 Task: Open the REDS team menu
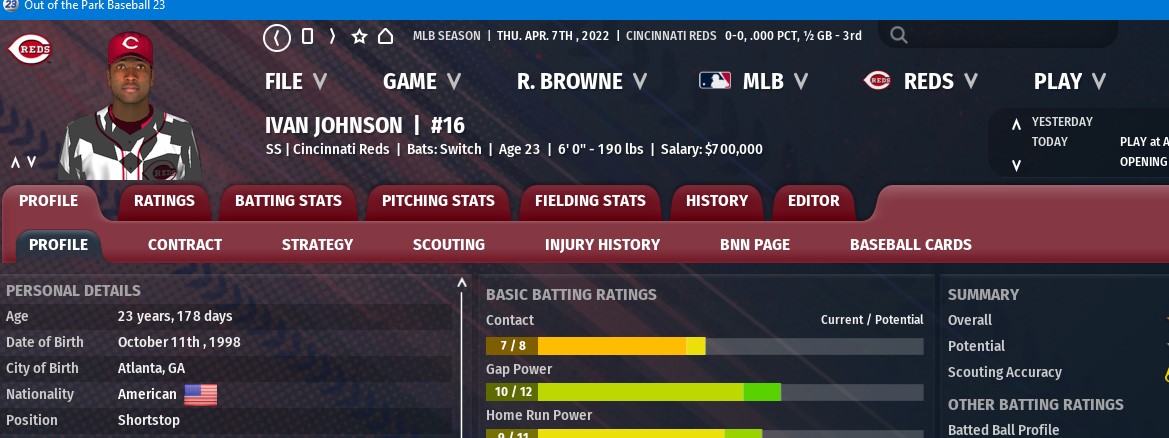tap(920, 82)
